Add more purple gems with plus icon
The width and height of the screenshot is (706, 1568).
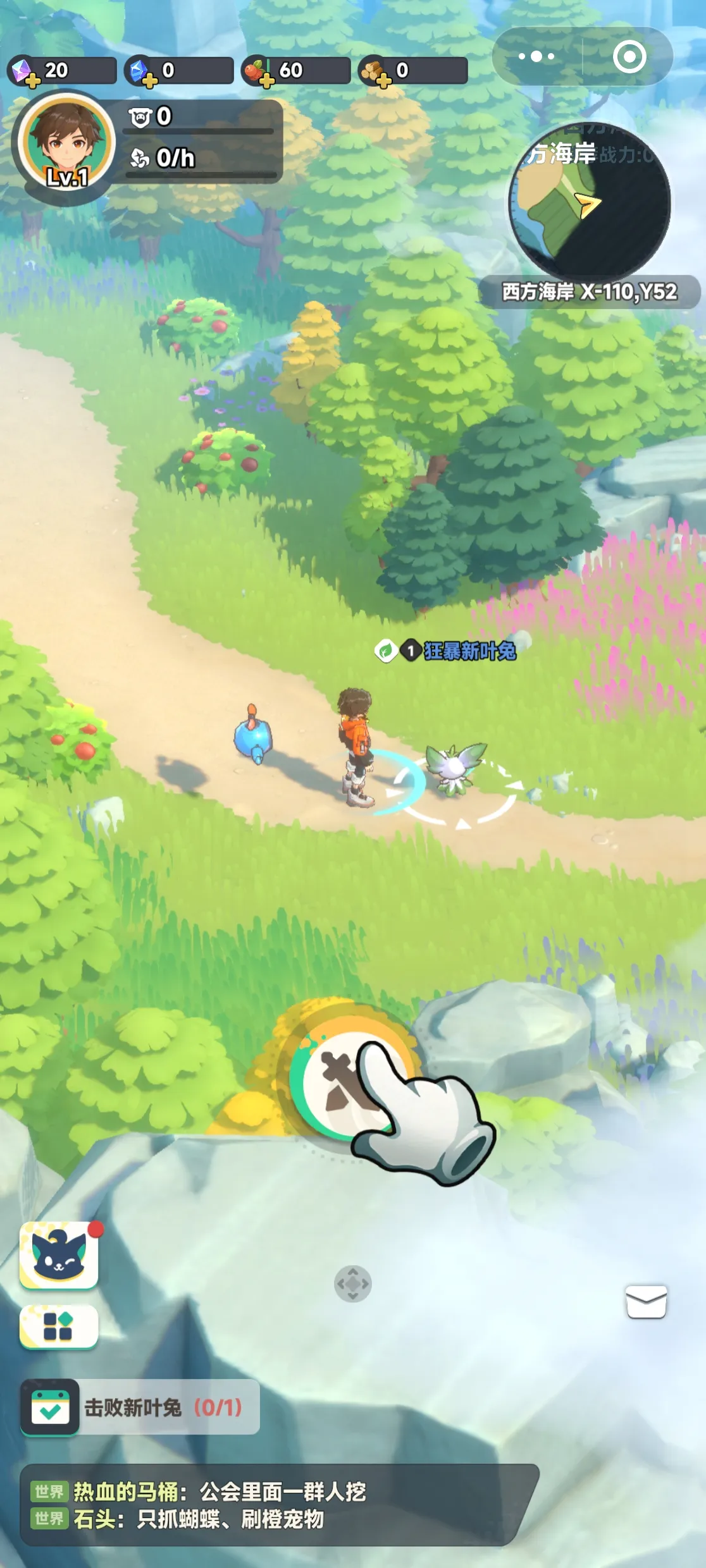pyautogui.click(x=32, y=81)
